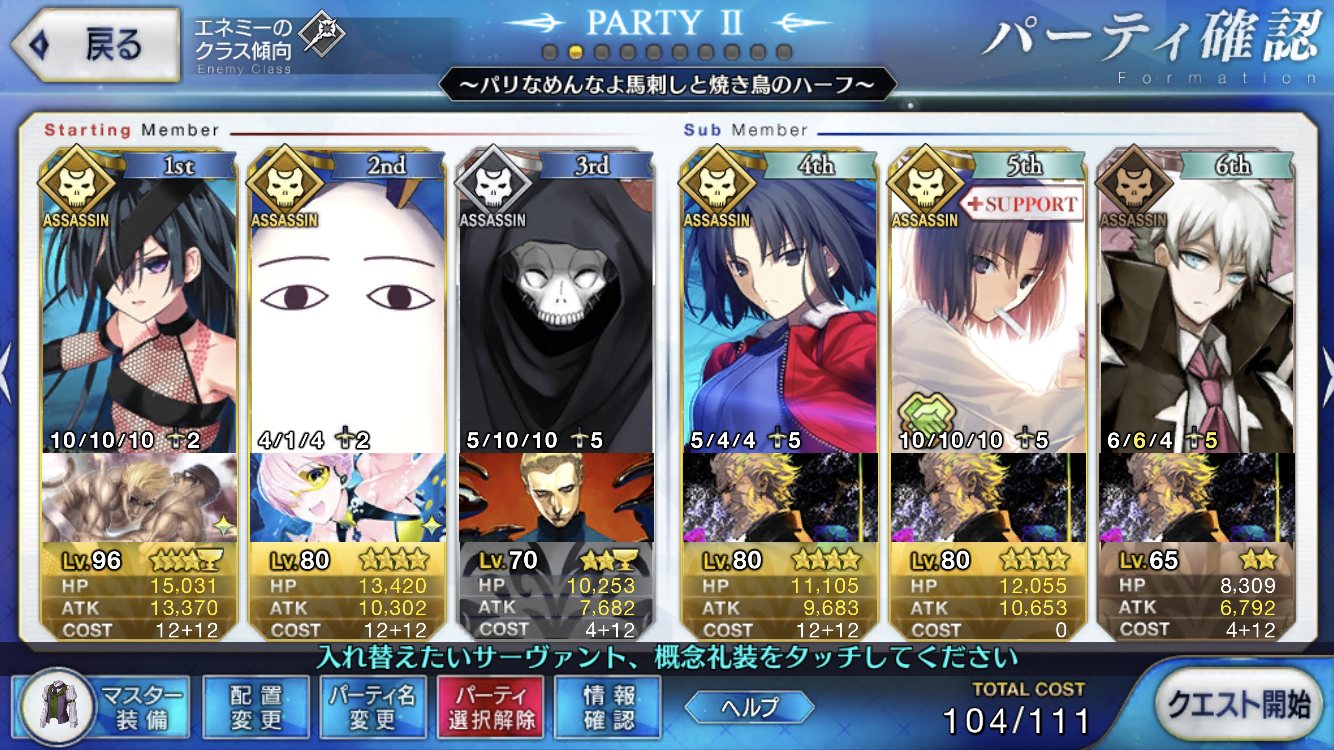Change the 3rd servant's craft essence
Image resolution: width=1334 pixels, height=750 pixels.
(x=555, y=497)
